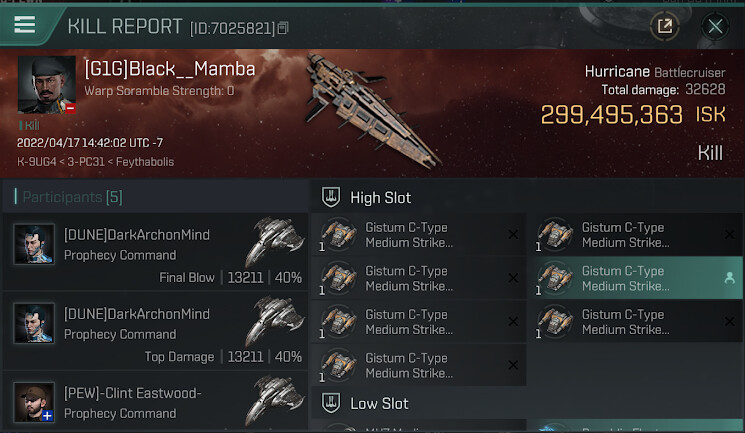Share the kill report externally
The height and width of the screenshot is (433, 745).
[x=664, y=26]
